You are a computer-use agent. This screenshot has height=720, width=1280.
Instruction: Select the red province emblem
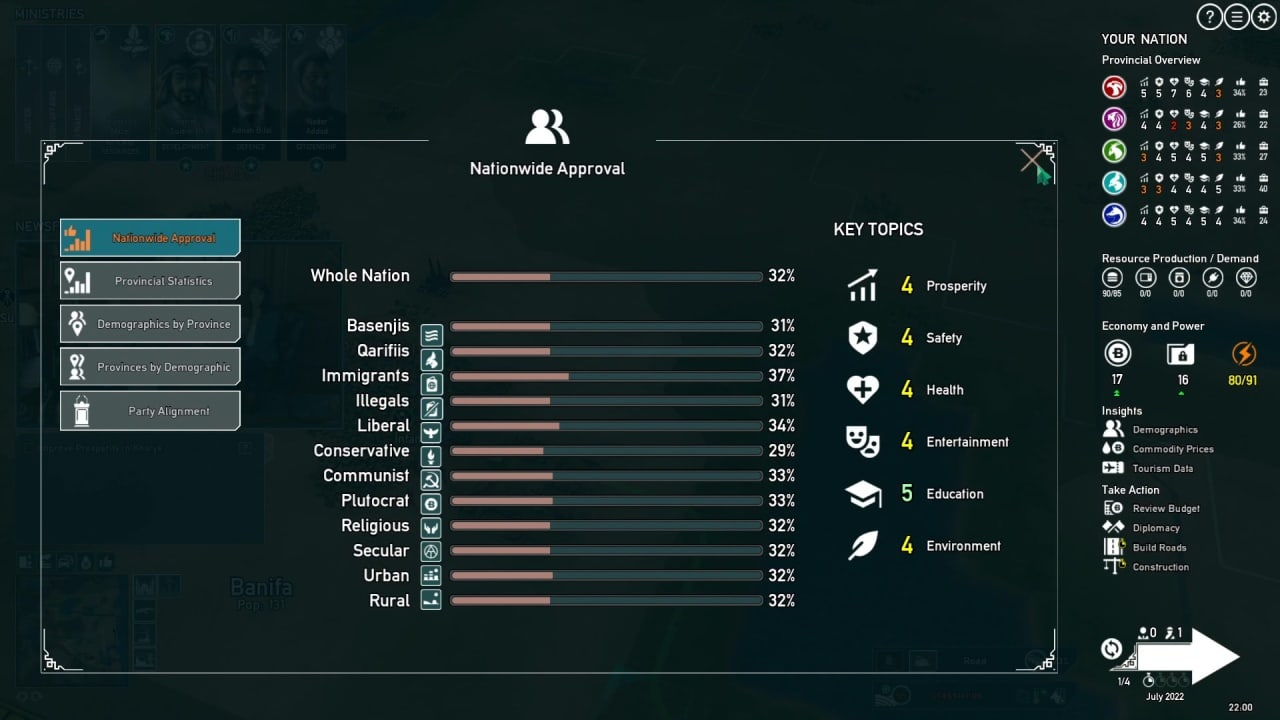click(x=1114, y=88)
